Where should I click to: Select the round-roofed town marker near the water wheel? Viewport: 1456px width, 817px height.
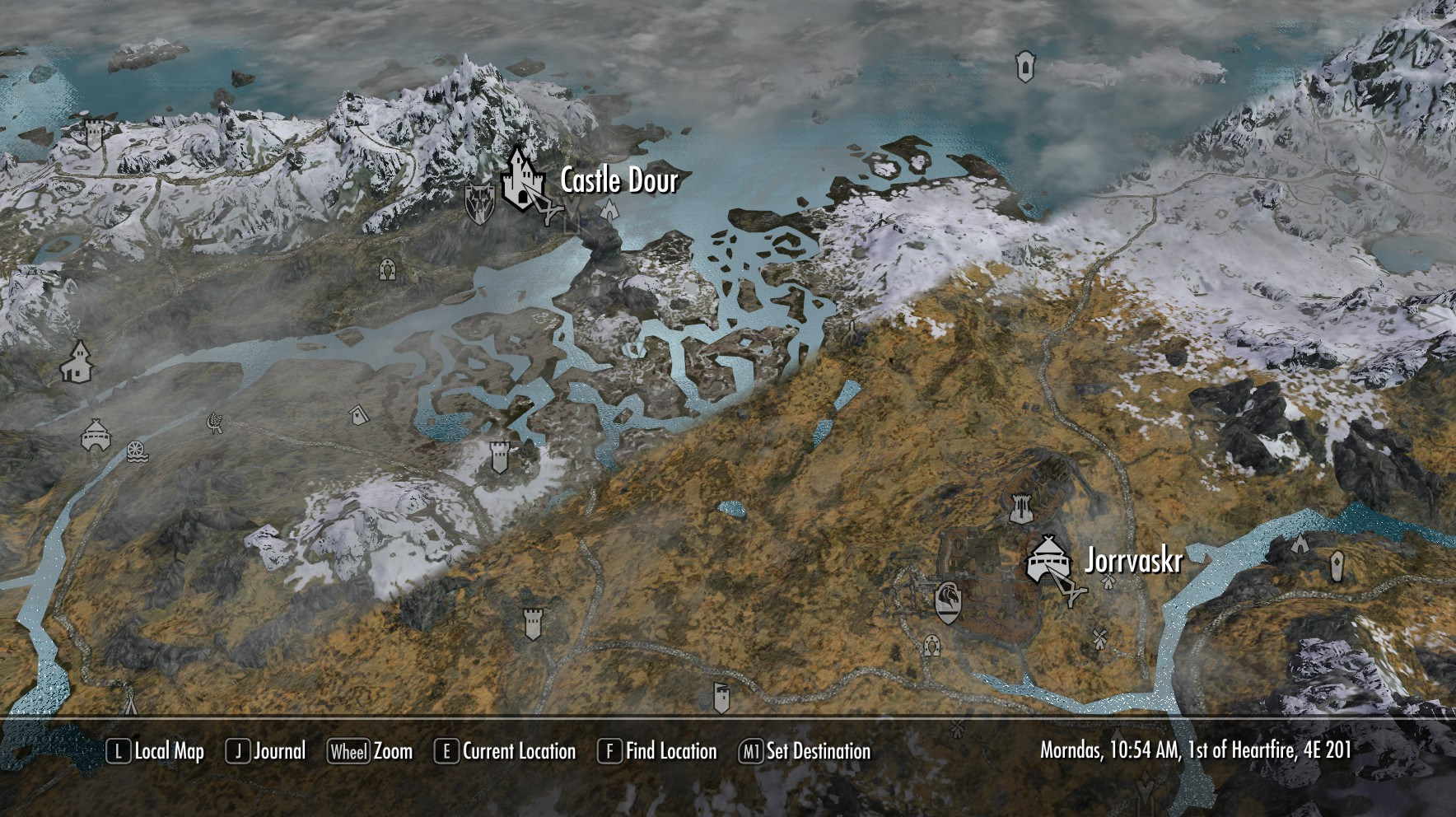point(96,434)
